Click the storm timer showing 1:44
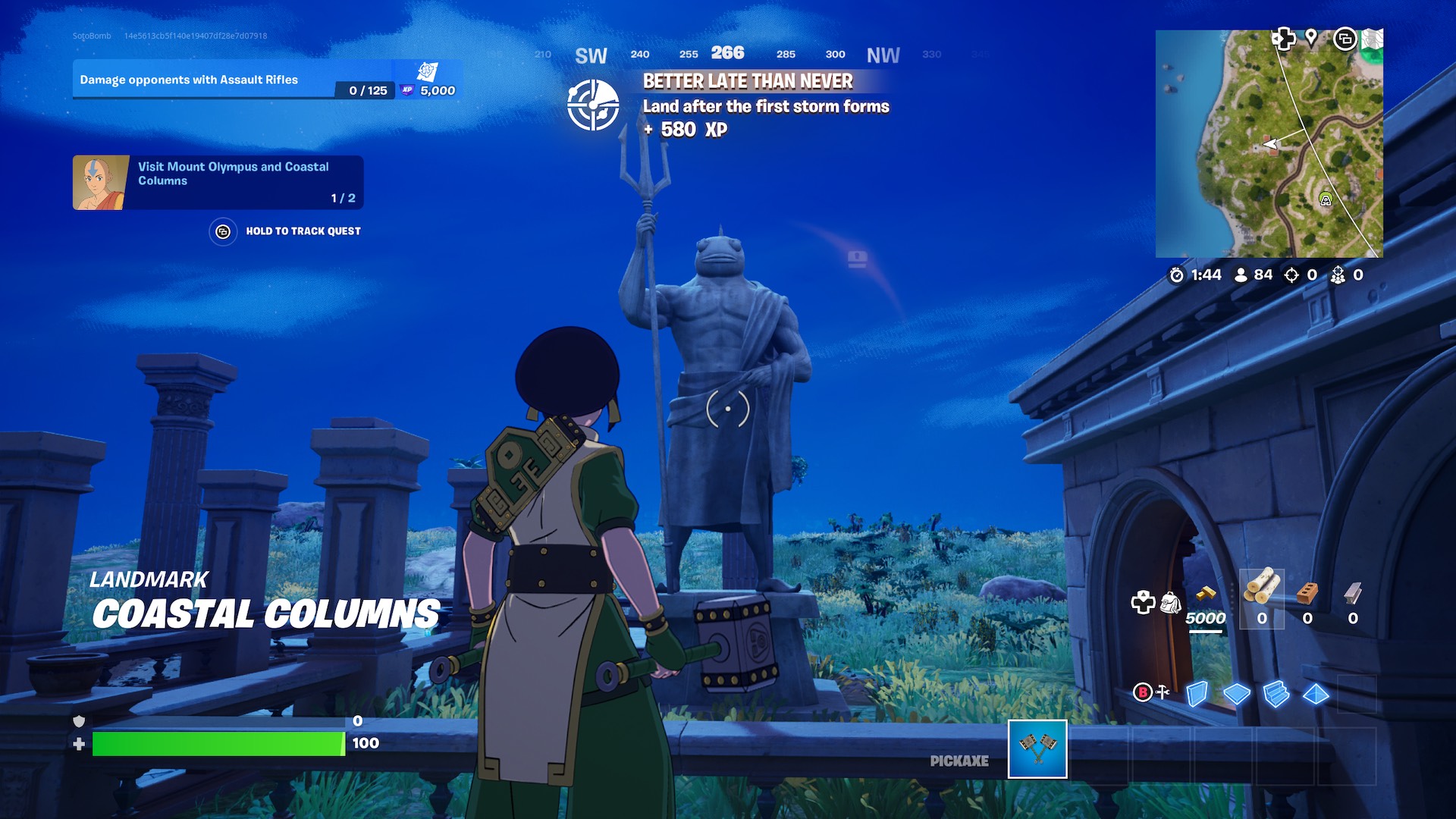The height and width of the screenshot is (819, 1456). [1192, 275]
